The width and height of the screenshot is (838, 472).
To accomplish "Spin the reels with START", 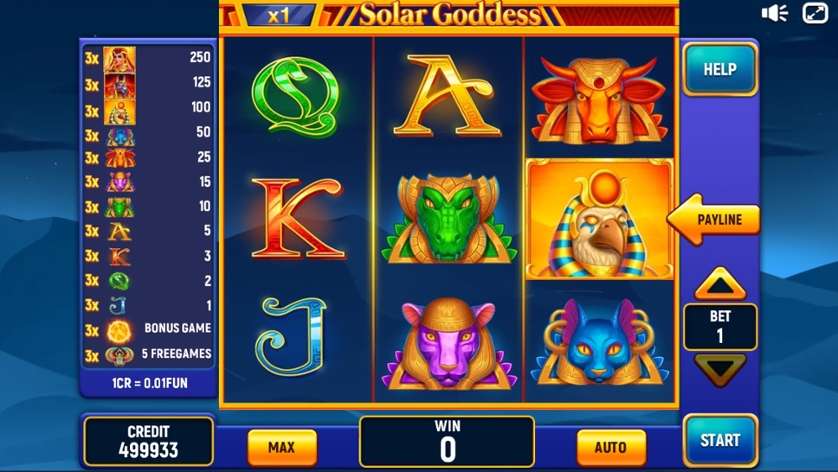I will coord(719,440).
